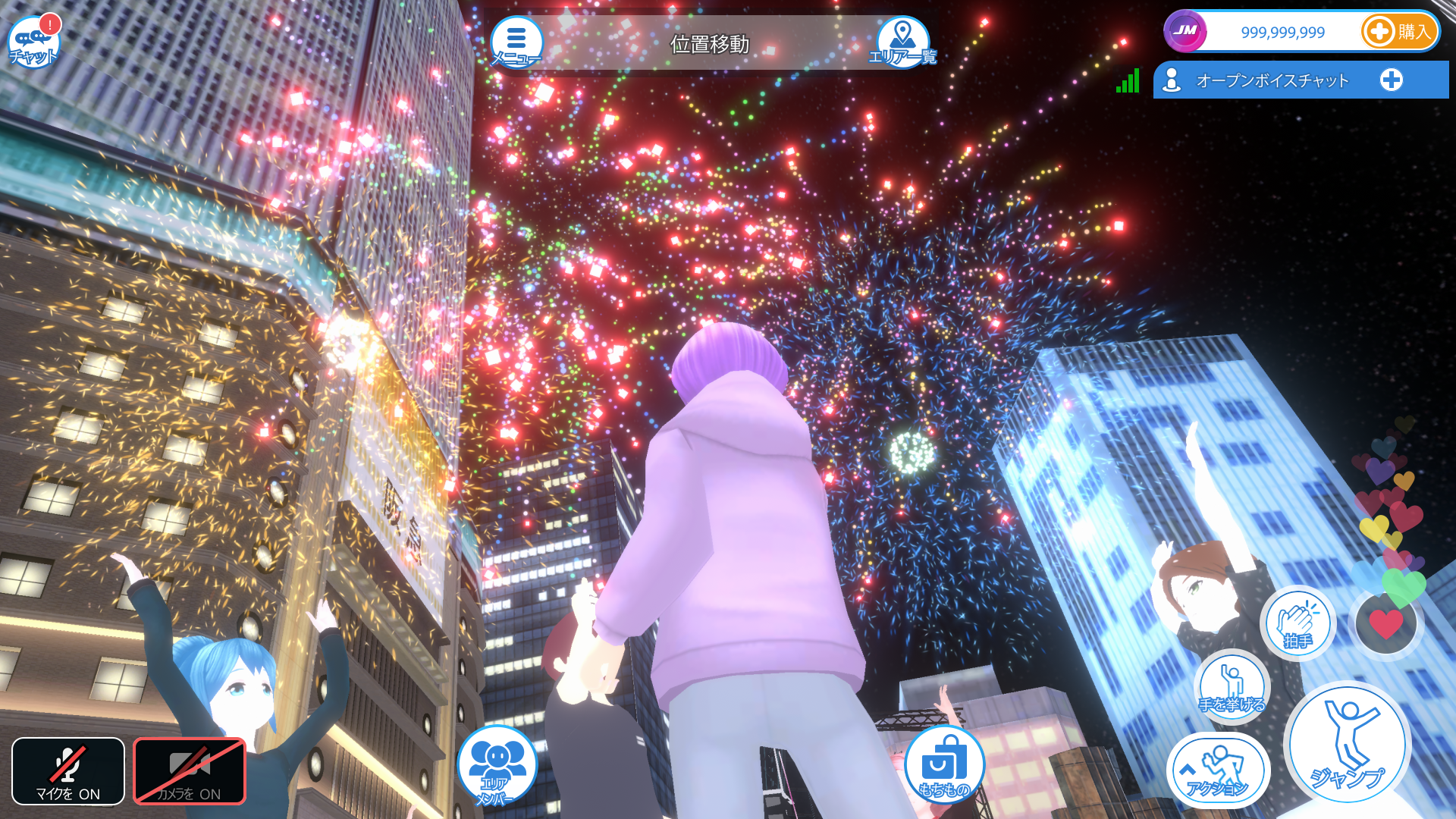The height and width of the screenshot is (819, 1456).
Task: Open the もちもの belongings bag
Action: [944, 764]
